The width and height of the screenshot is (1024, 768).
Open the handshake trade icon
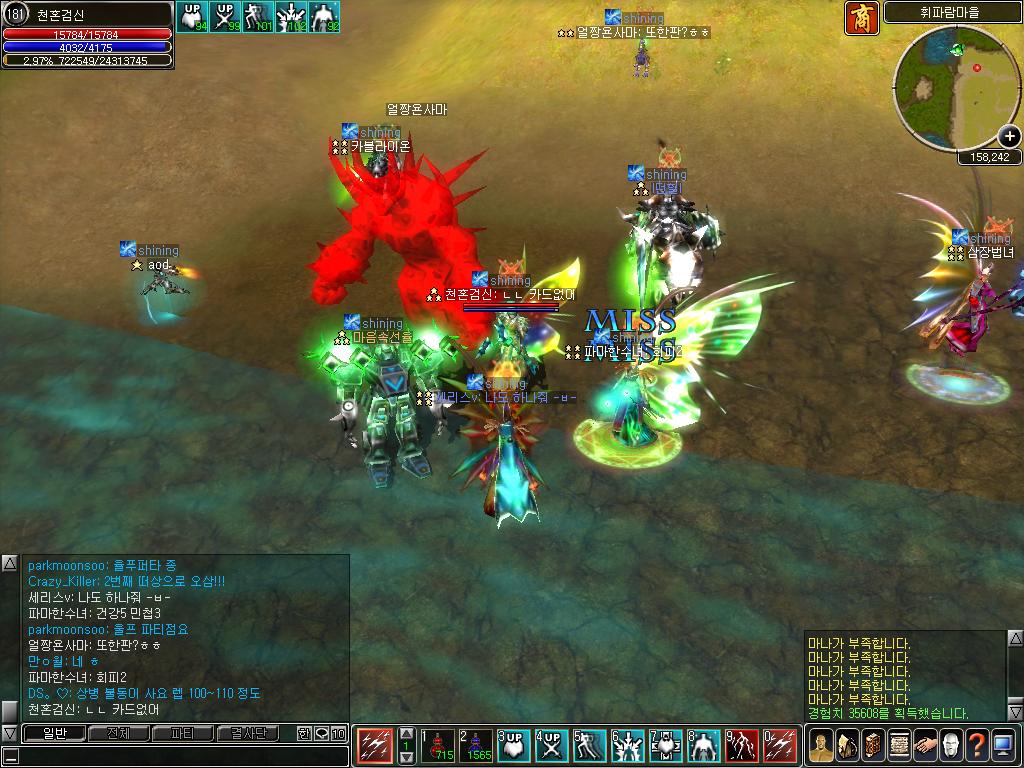point(924,745)
